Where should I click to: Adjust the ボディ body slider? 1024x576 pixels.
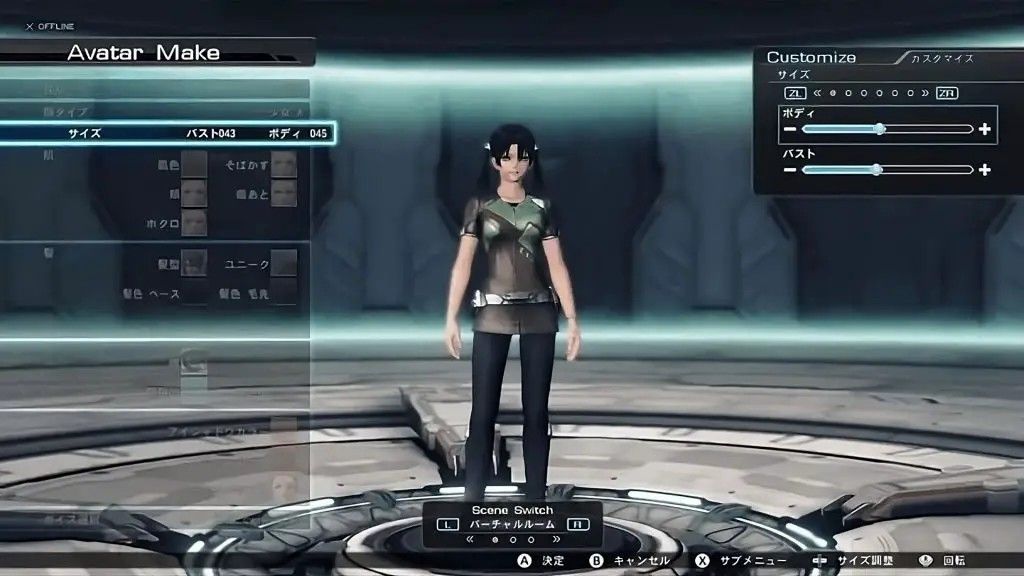879,129
